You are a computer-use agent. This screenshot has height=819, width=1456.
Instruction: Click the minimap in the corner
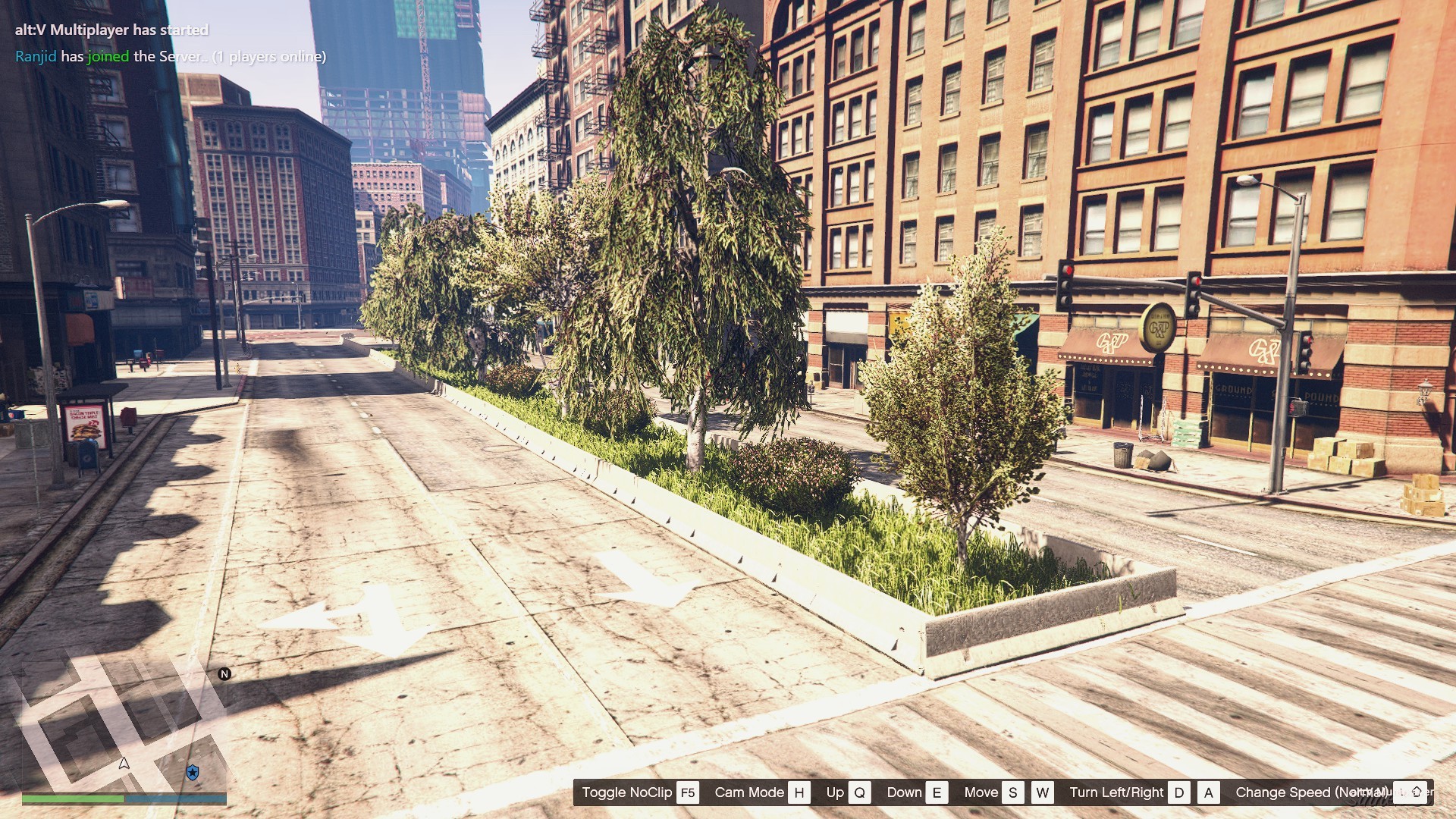pyautogui.click(x=124, y=728)
